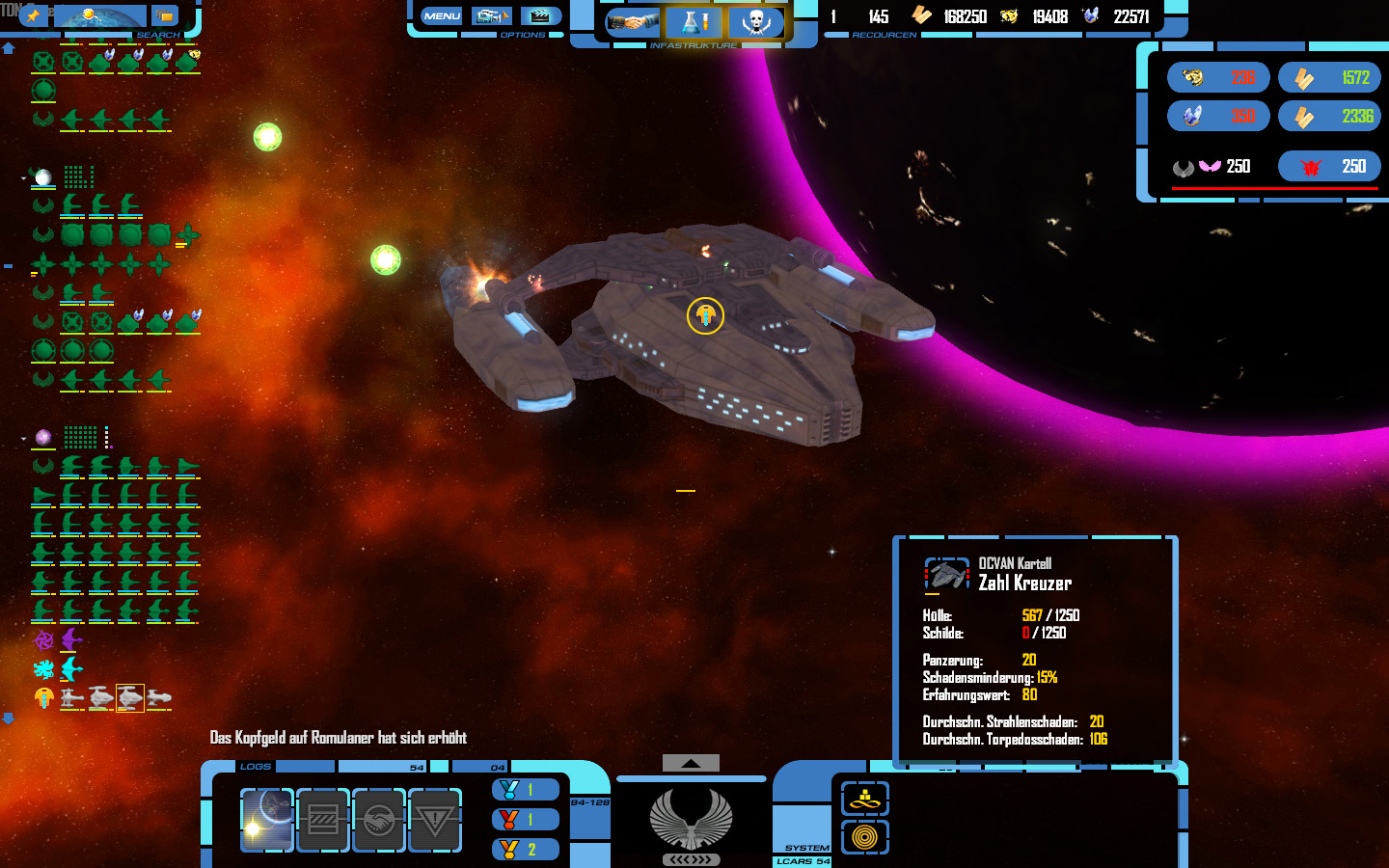1389x868 pixels.
Task: Open the planet and star log button
Action: [266, 820]
